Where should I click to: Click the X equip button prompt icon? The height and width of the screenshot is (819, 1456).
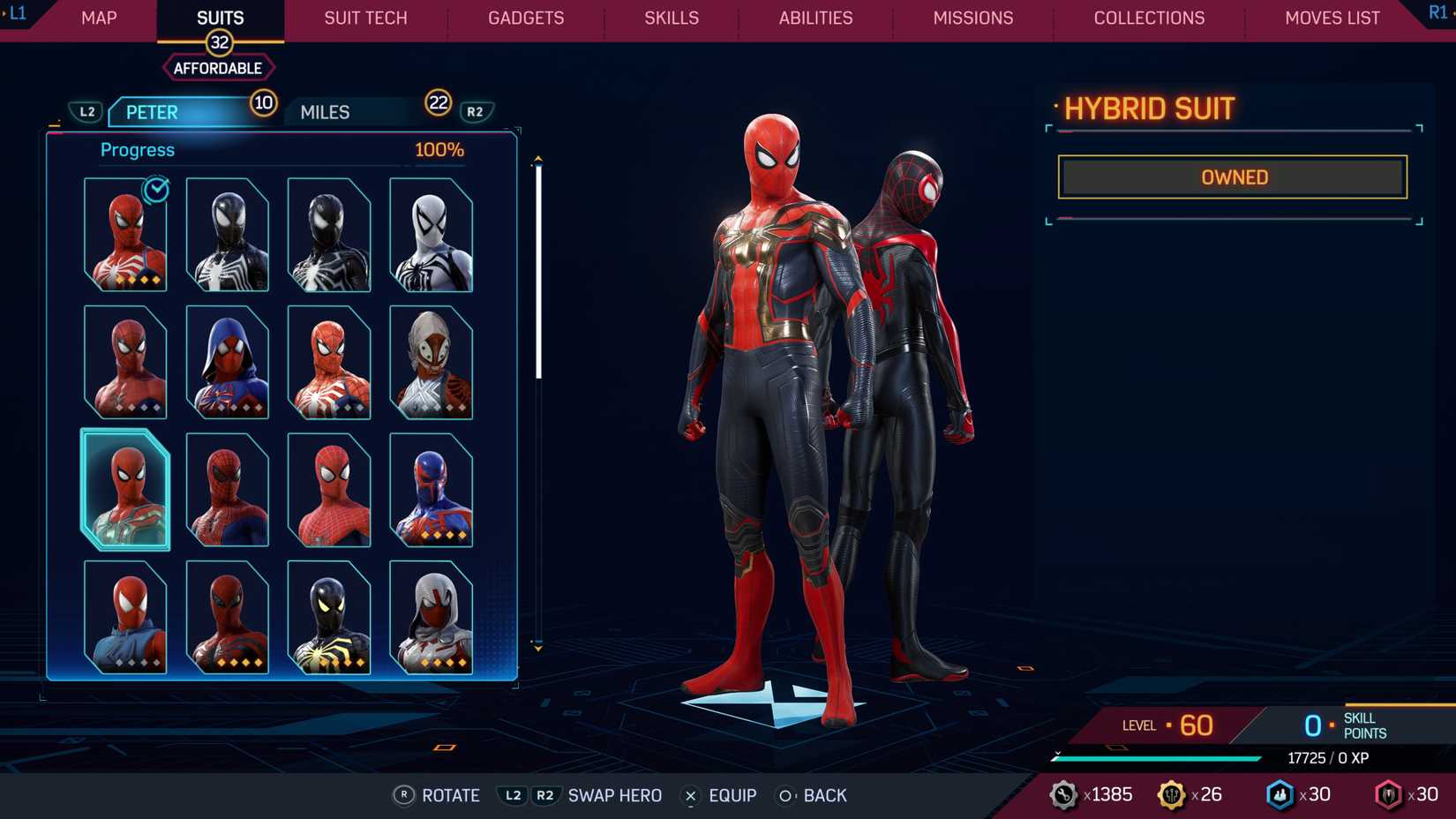point(689,795)
